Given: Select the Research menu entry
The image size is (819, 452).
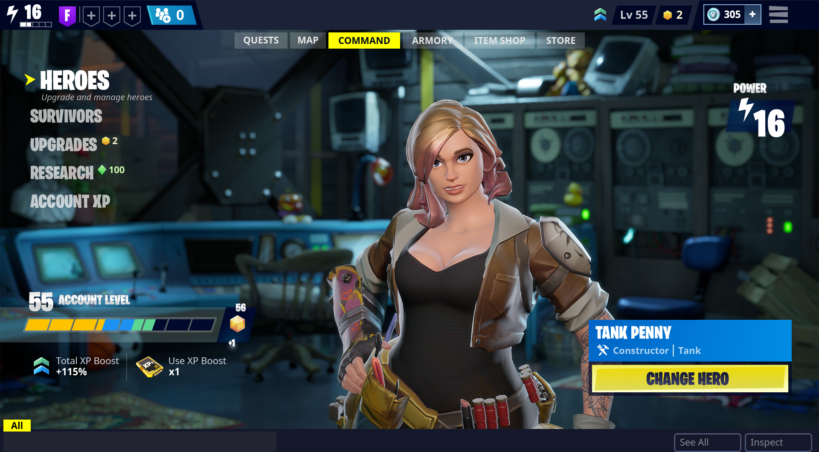Looking at the screenshot, I should (x=62, y=172).
